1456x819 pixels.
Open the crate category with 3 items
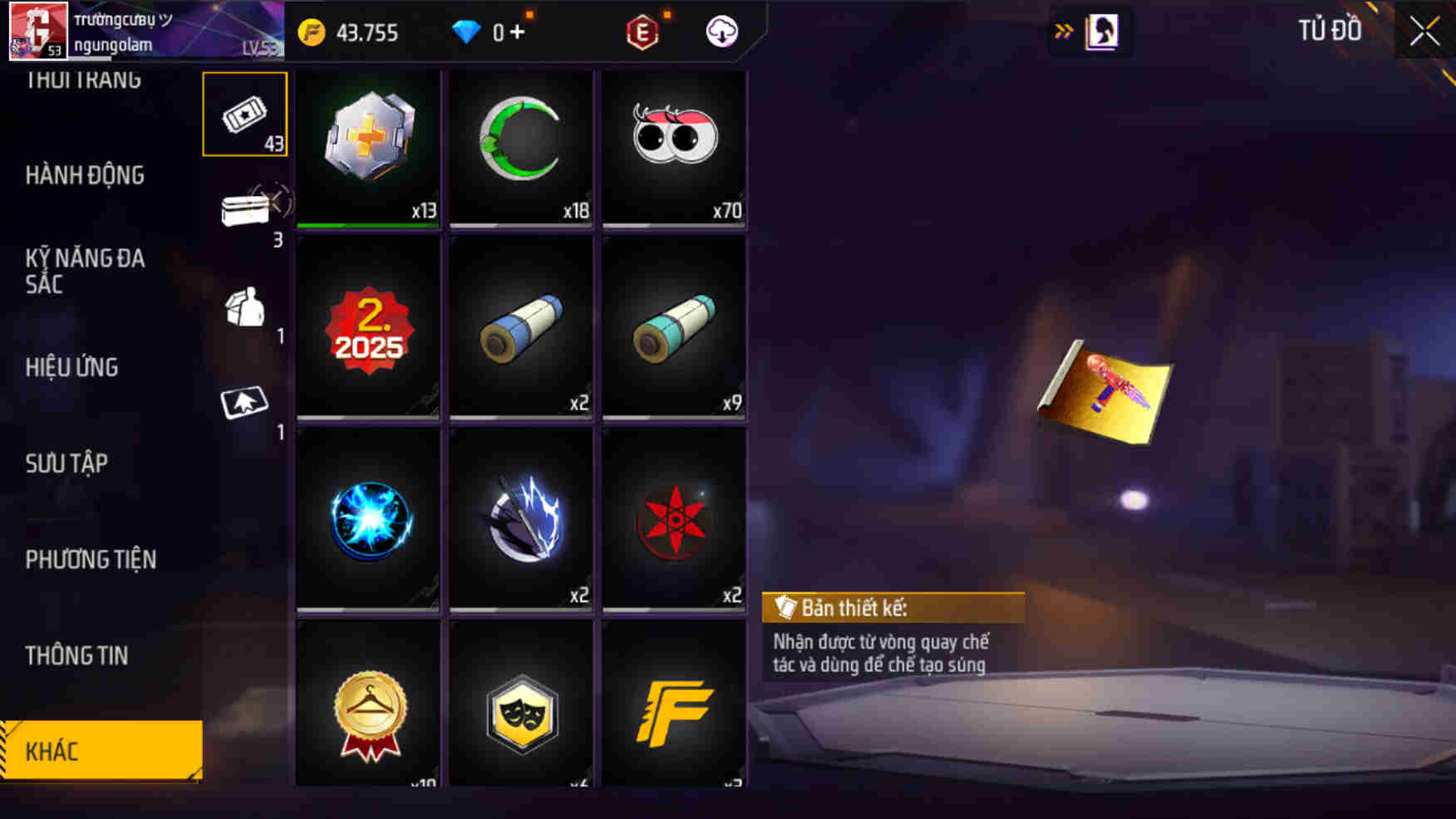coord(243,209)
